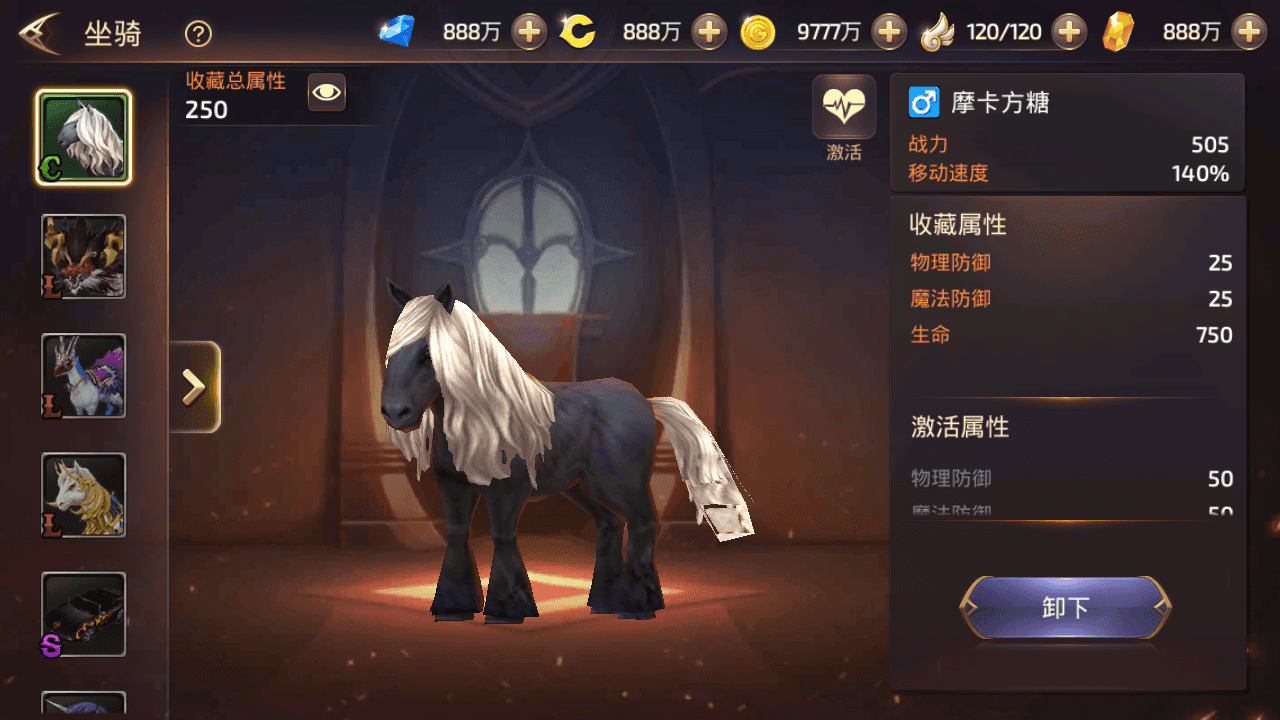Select the eagle mount thumbnail
This screenshot has width=1280, height=720.
83,256
